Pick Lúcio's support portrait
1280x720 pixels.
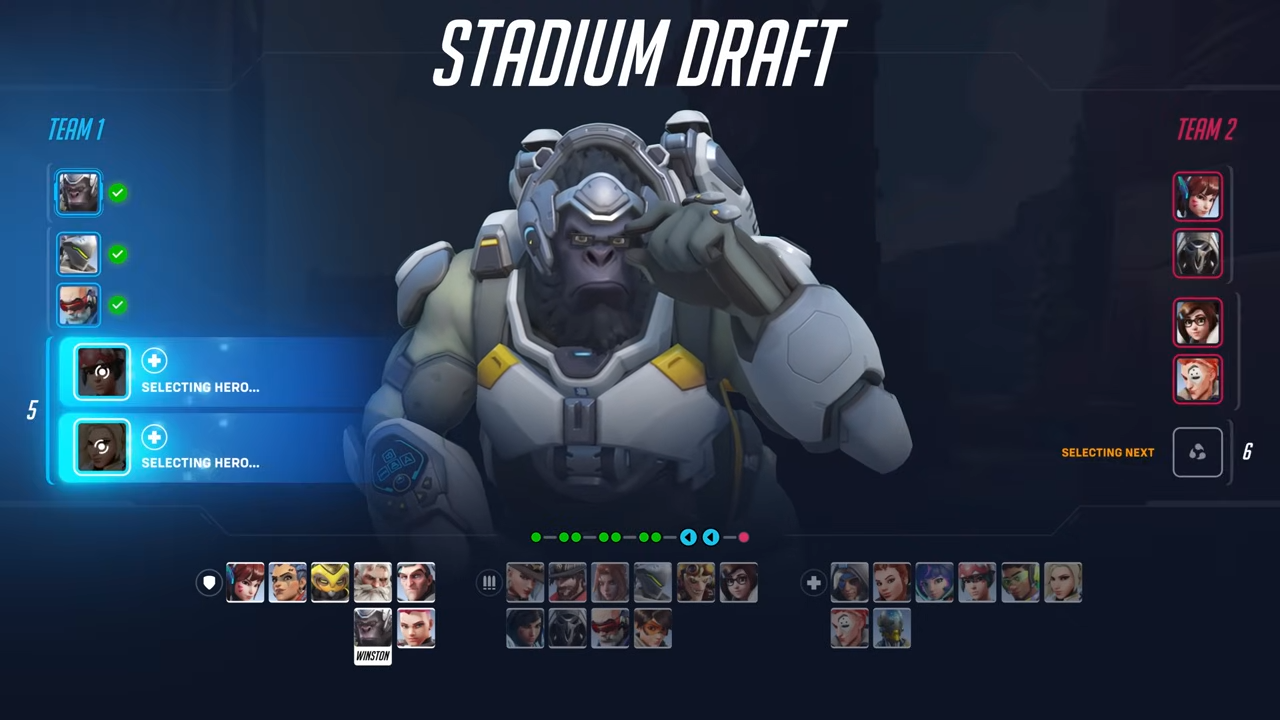pyautogui.click(x=1020, y=583)
